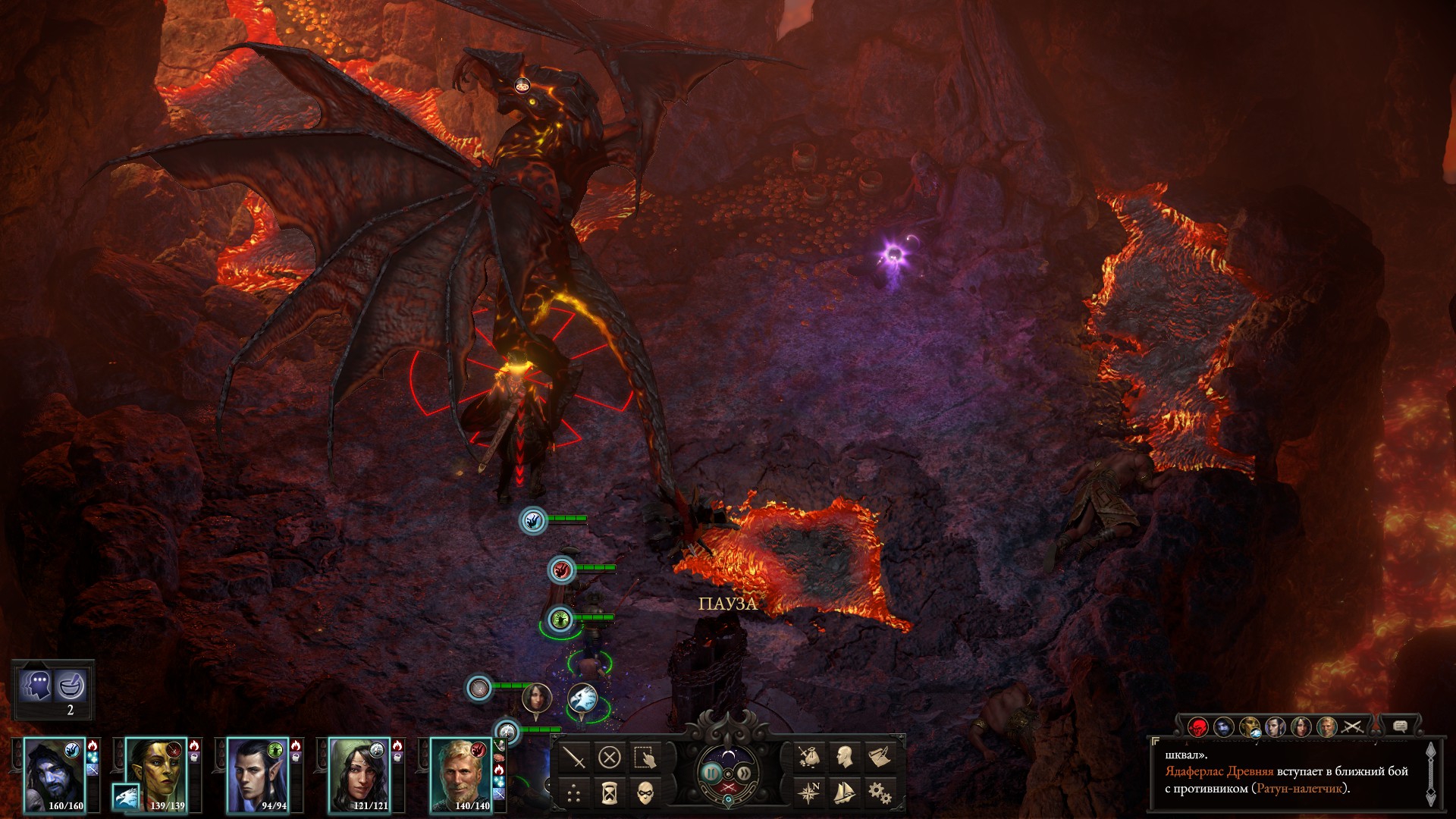
Task: Toggle fast speed with the double-arrow button
Action: pos(744,773)
